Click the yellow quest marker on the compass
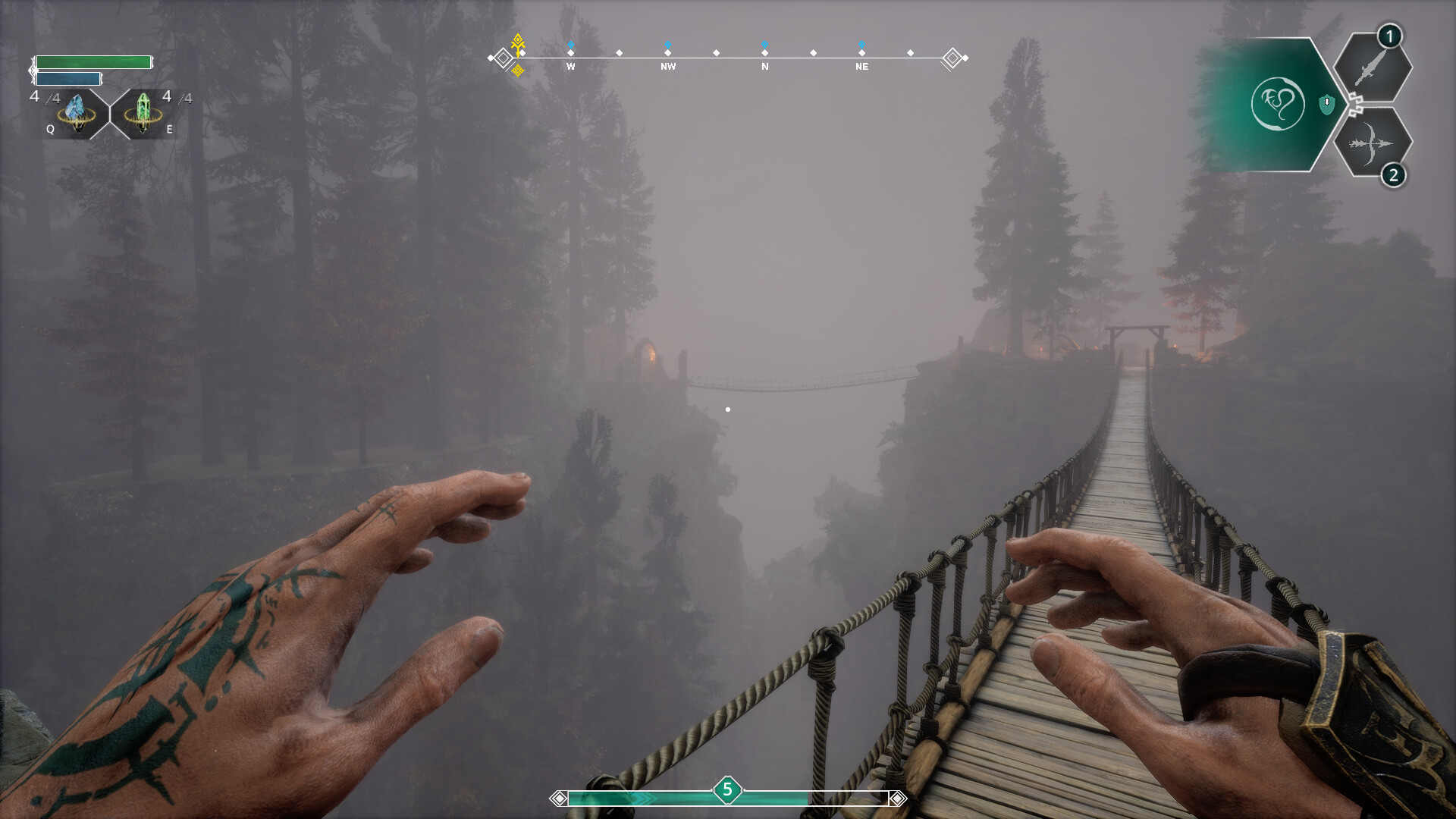 [518, 44]
